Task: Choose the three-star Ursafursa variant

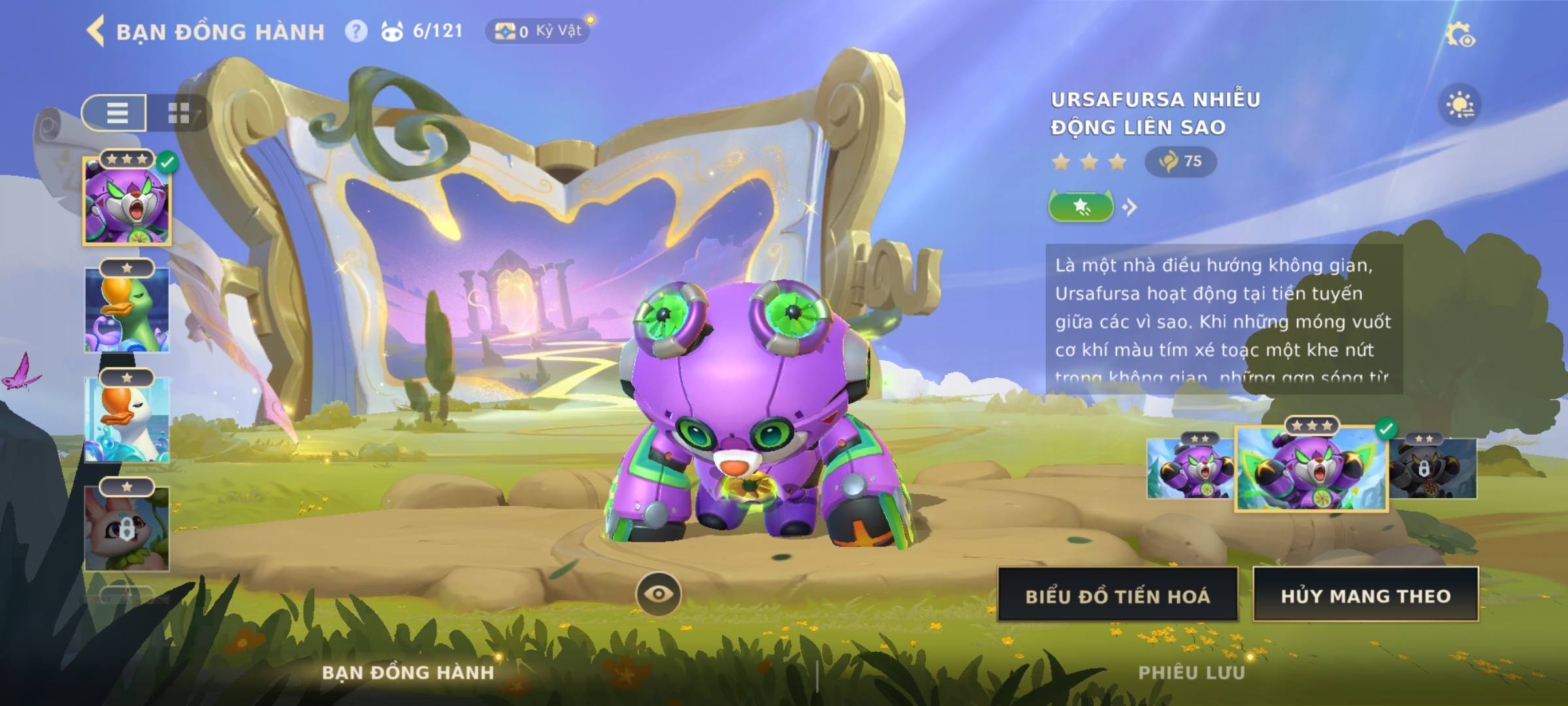Action: [1311, 469]
